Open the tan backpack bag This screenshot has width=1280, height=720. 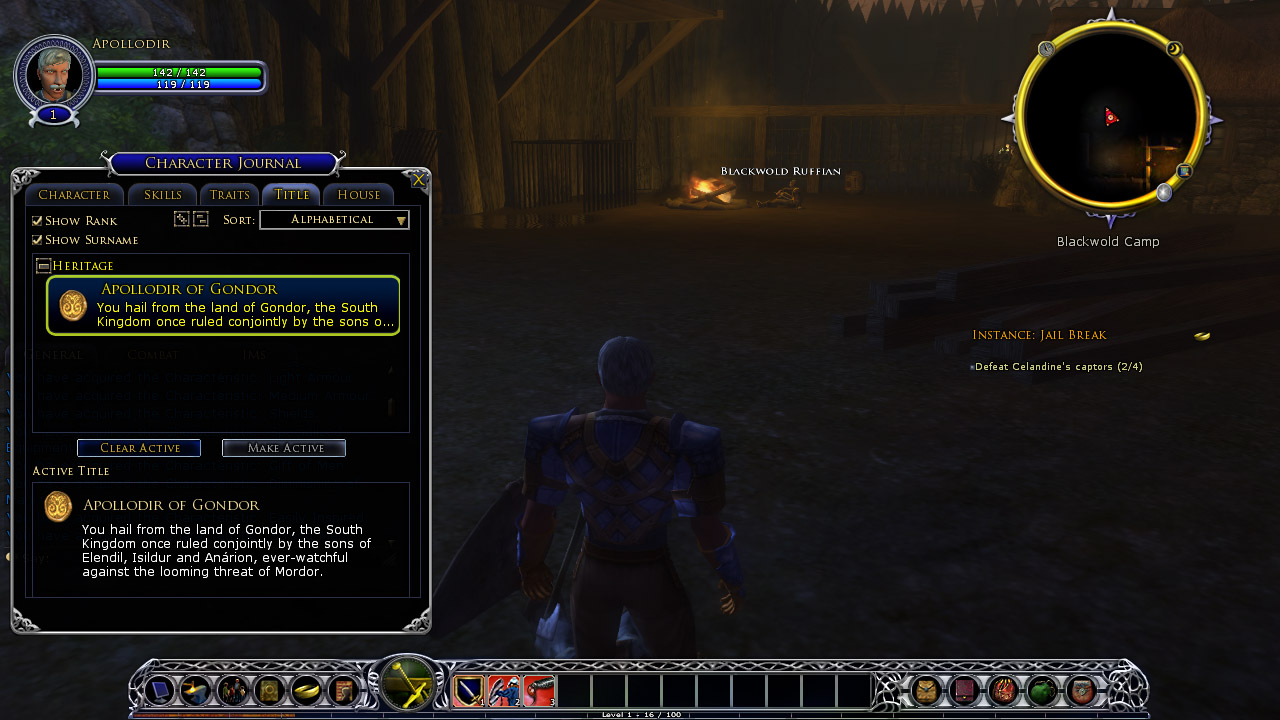927,691
